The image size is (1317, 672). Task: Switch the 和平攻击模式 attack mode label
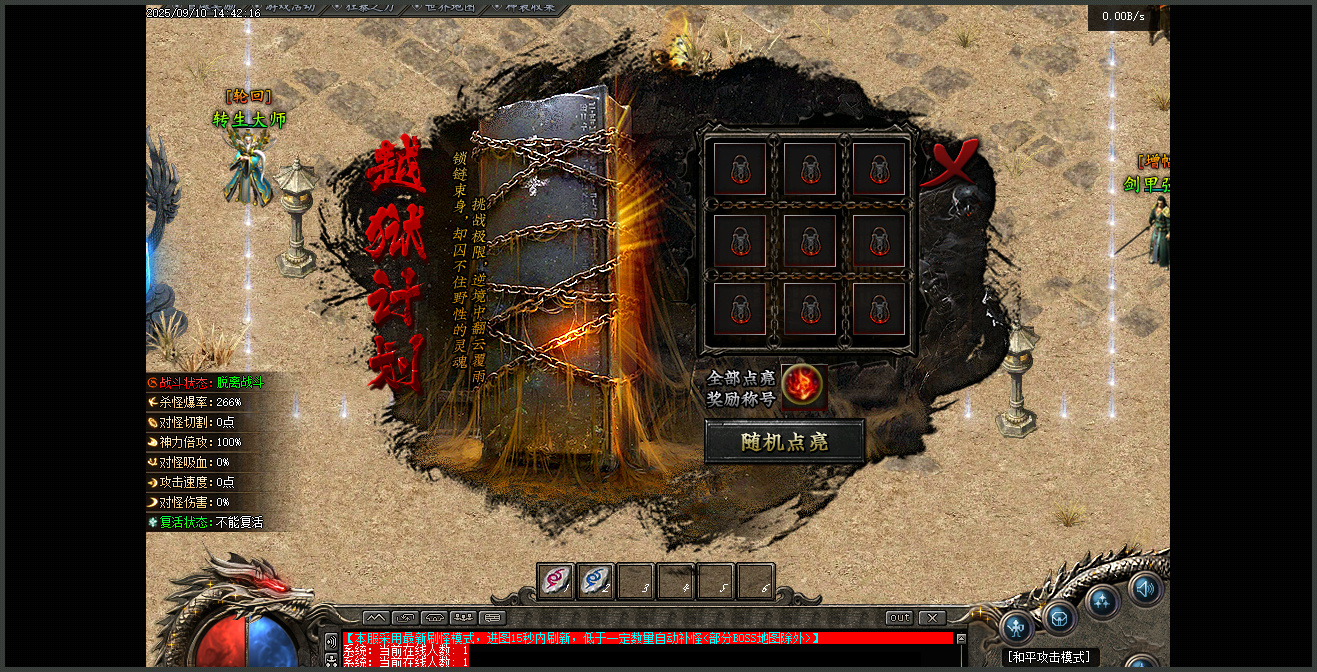[x=1049, y=657]
